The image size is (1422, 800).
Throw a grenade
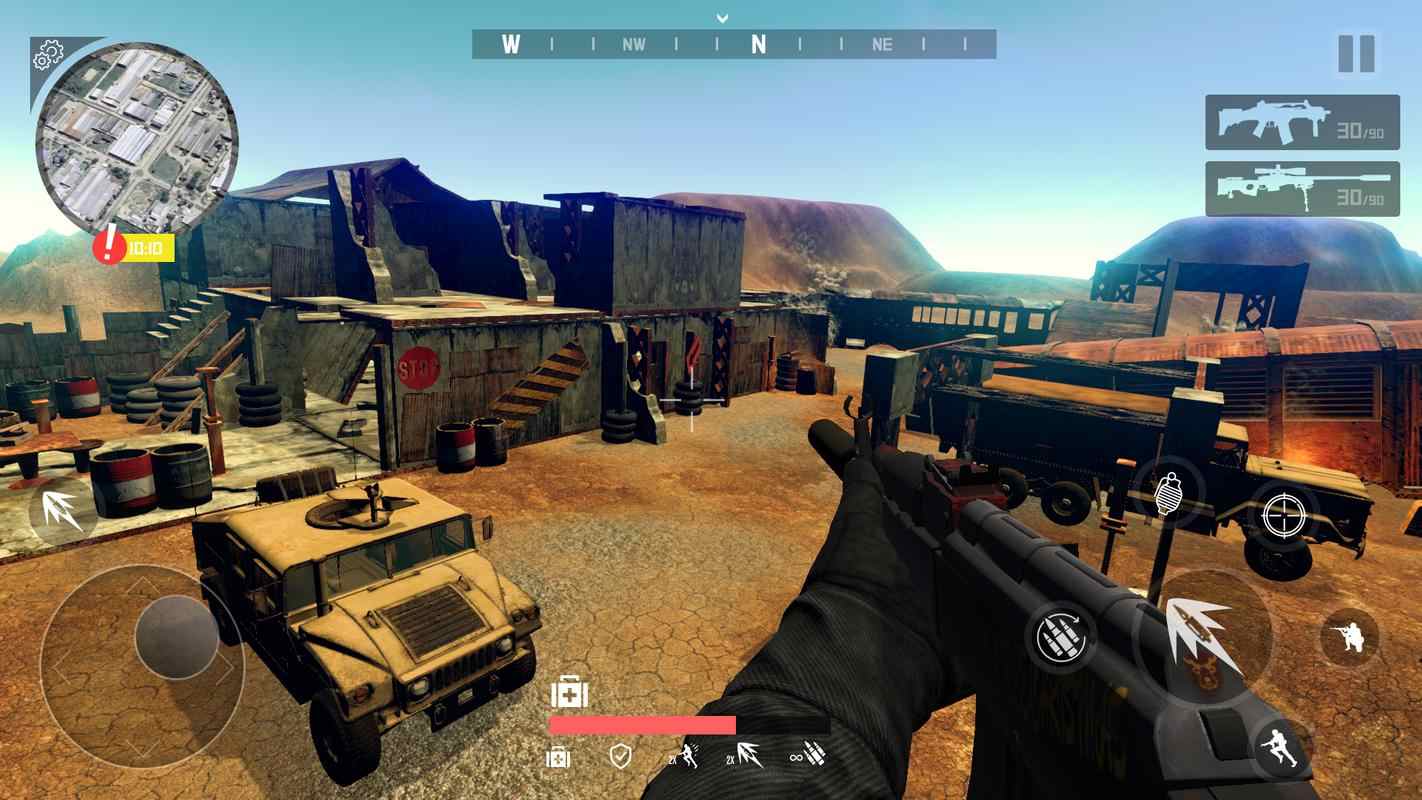pyautogui.click(x=1168, y=493)
